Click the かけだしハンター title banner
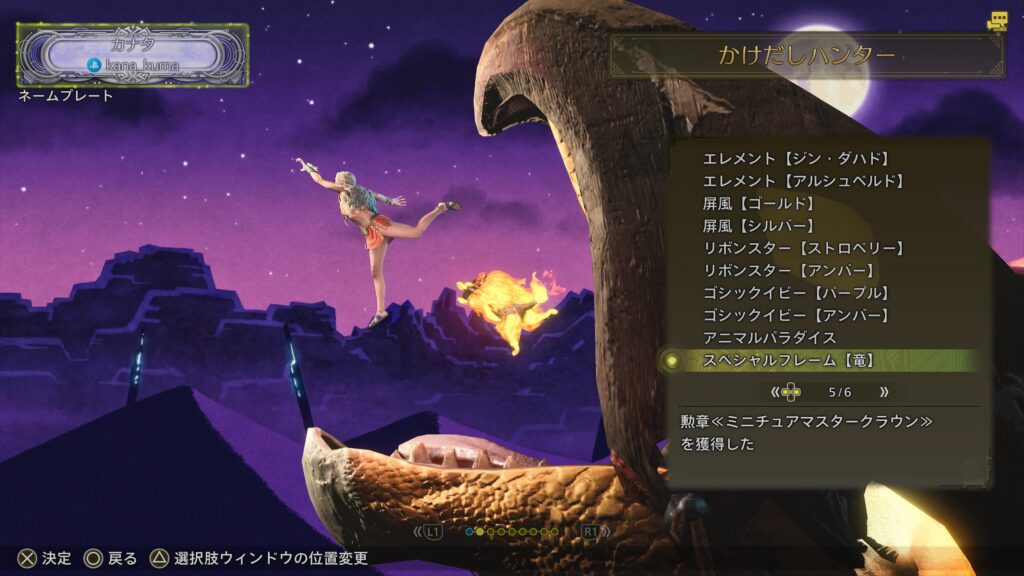The image size is (1024, 576). click(806, 56)
